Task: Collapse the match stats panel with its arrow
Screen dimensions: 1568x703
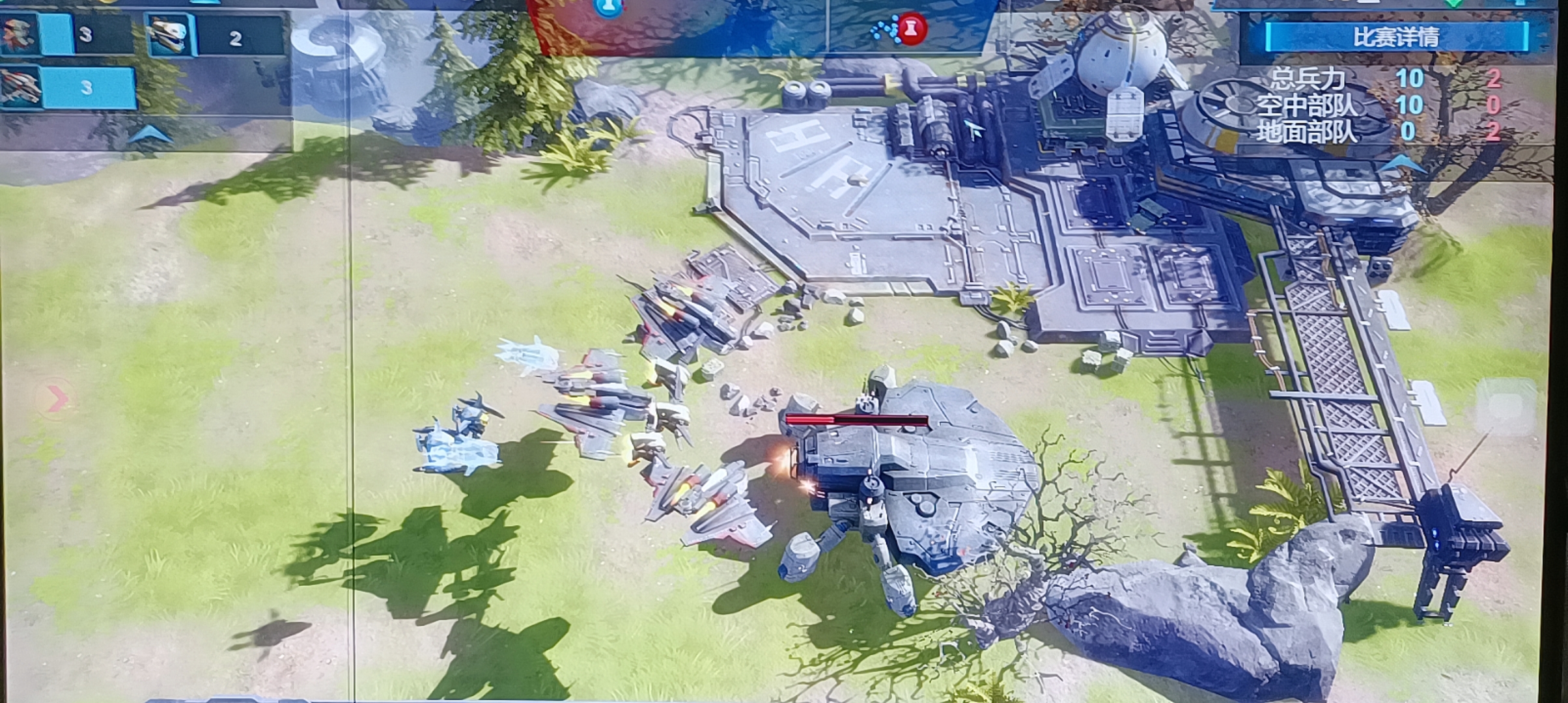Action: click(x=1401, y=165)
